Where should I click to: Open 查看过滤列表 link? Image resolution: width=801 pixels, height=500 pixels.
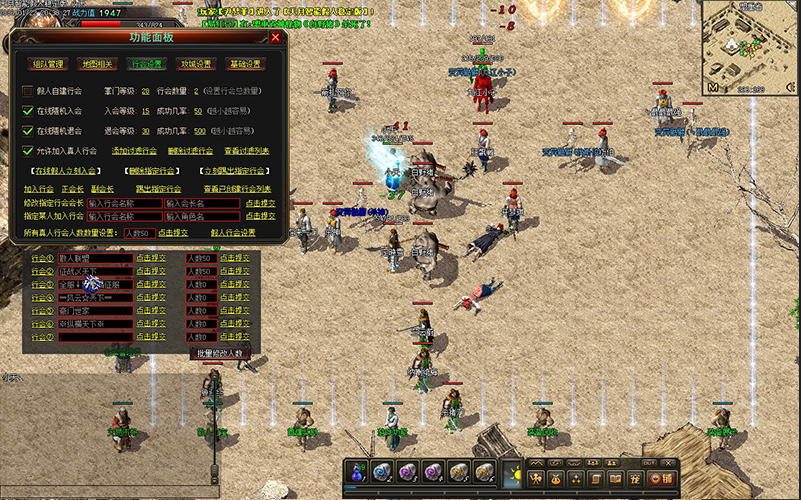click(x=246, y=151)
